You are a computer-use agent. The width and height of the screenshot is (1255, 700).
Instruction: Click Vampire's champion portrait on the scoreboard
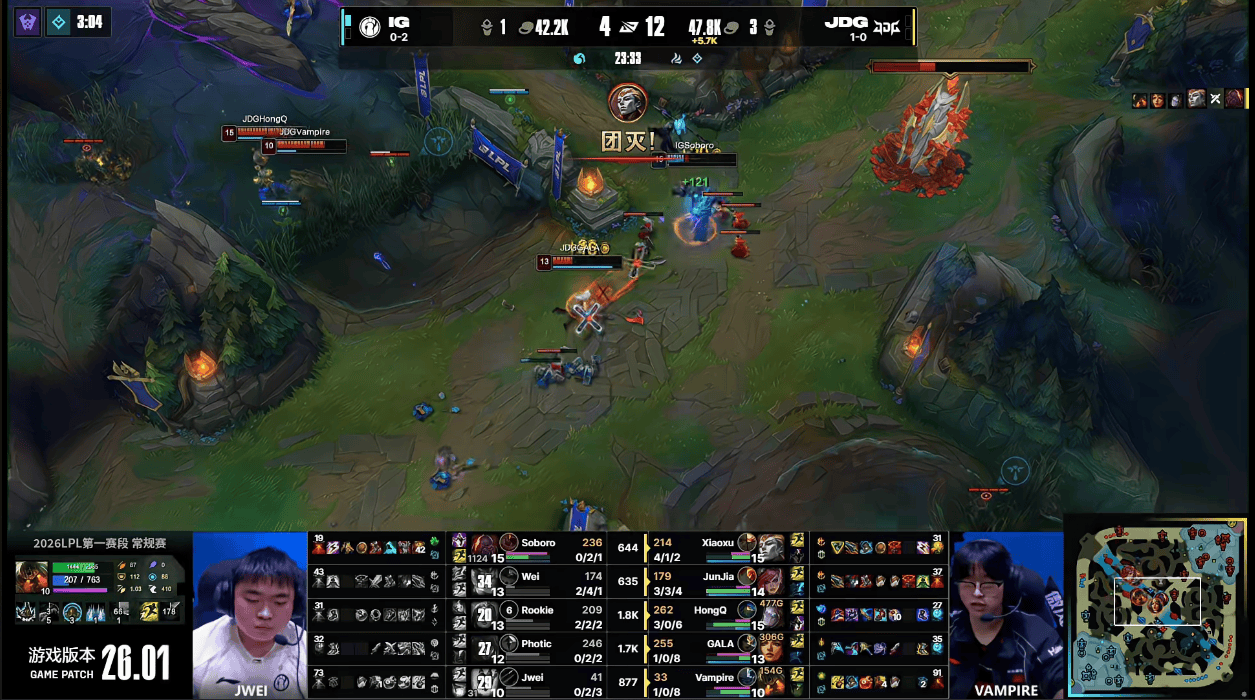coord(772,681)
